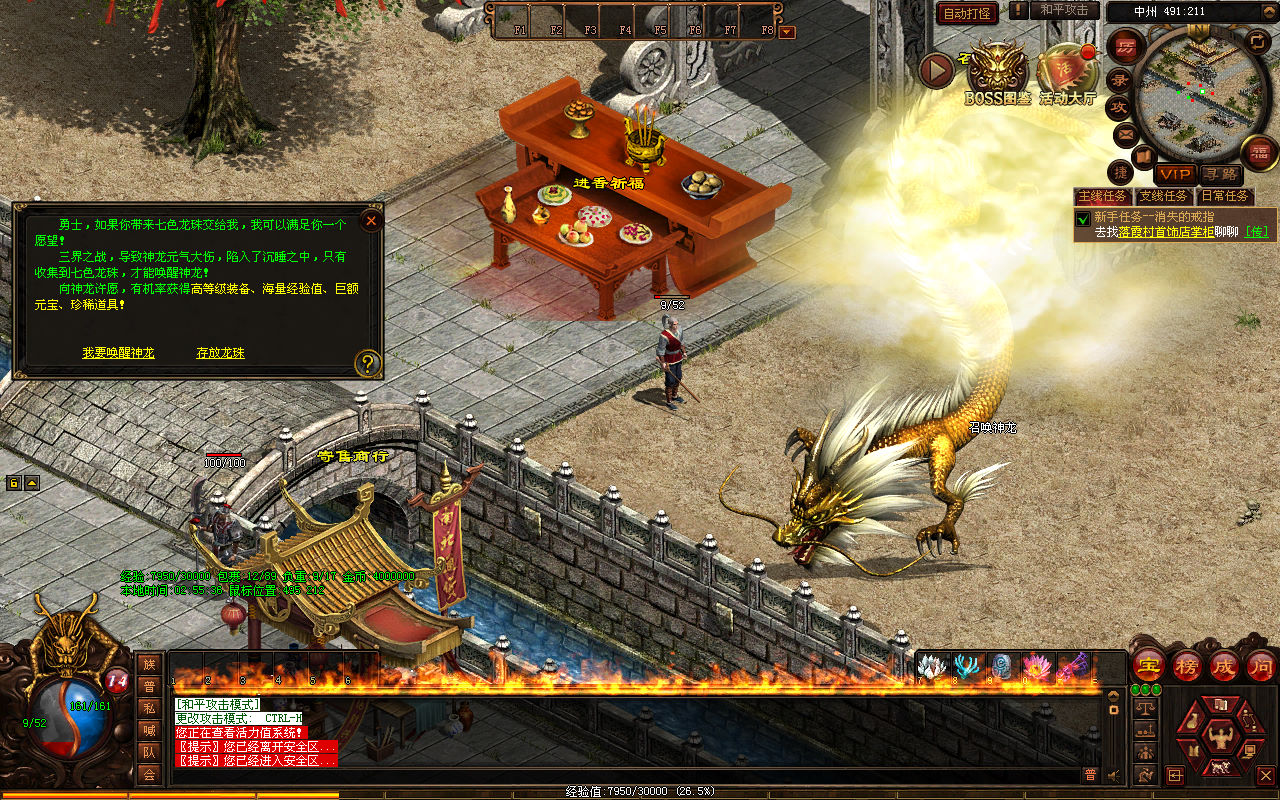Screen dimensions: 1280x800
Task: Open the dialogue's question mark help
Action: click(x=368, y=362)
